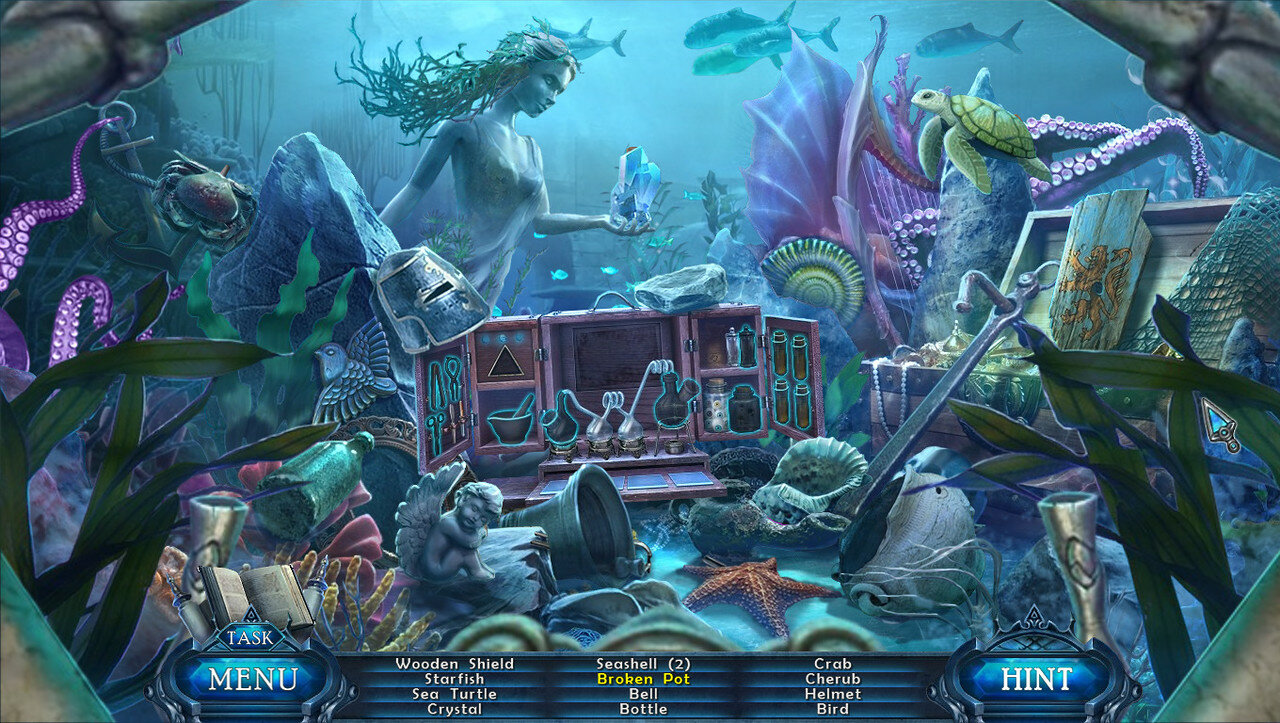Screen dimensions: 1280x723
Task: Click the 'Bell' list entry
Action: 643,694
